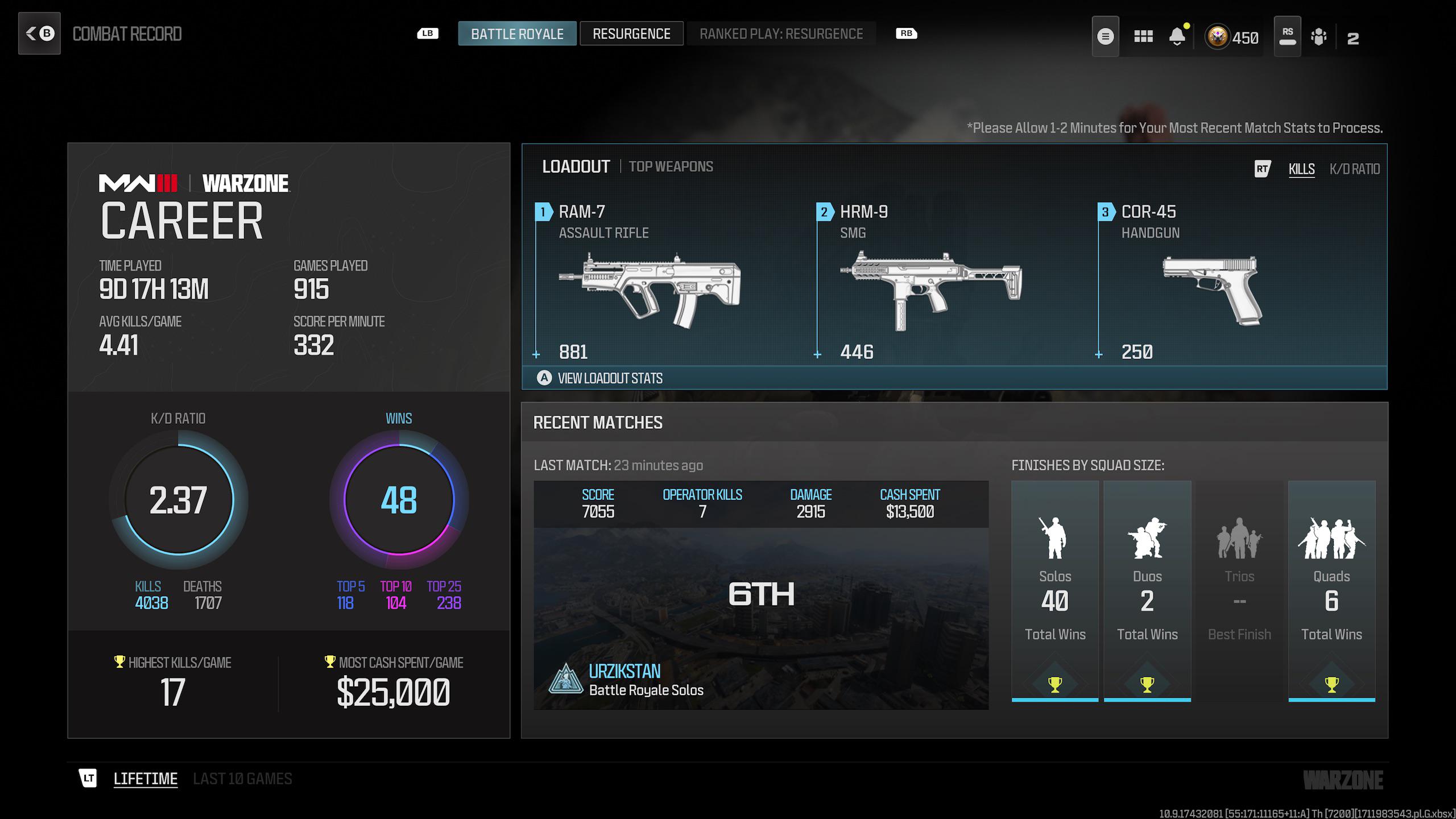Open the COD Points balance
1456x819 pixels.
1232,38
